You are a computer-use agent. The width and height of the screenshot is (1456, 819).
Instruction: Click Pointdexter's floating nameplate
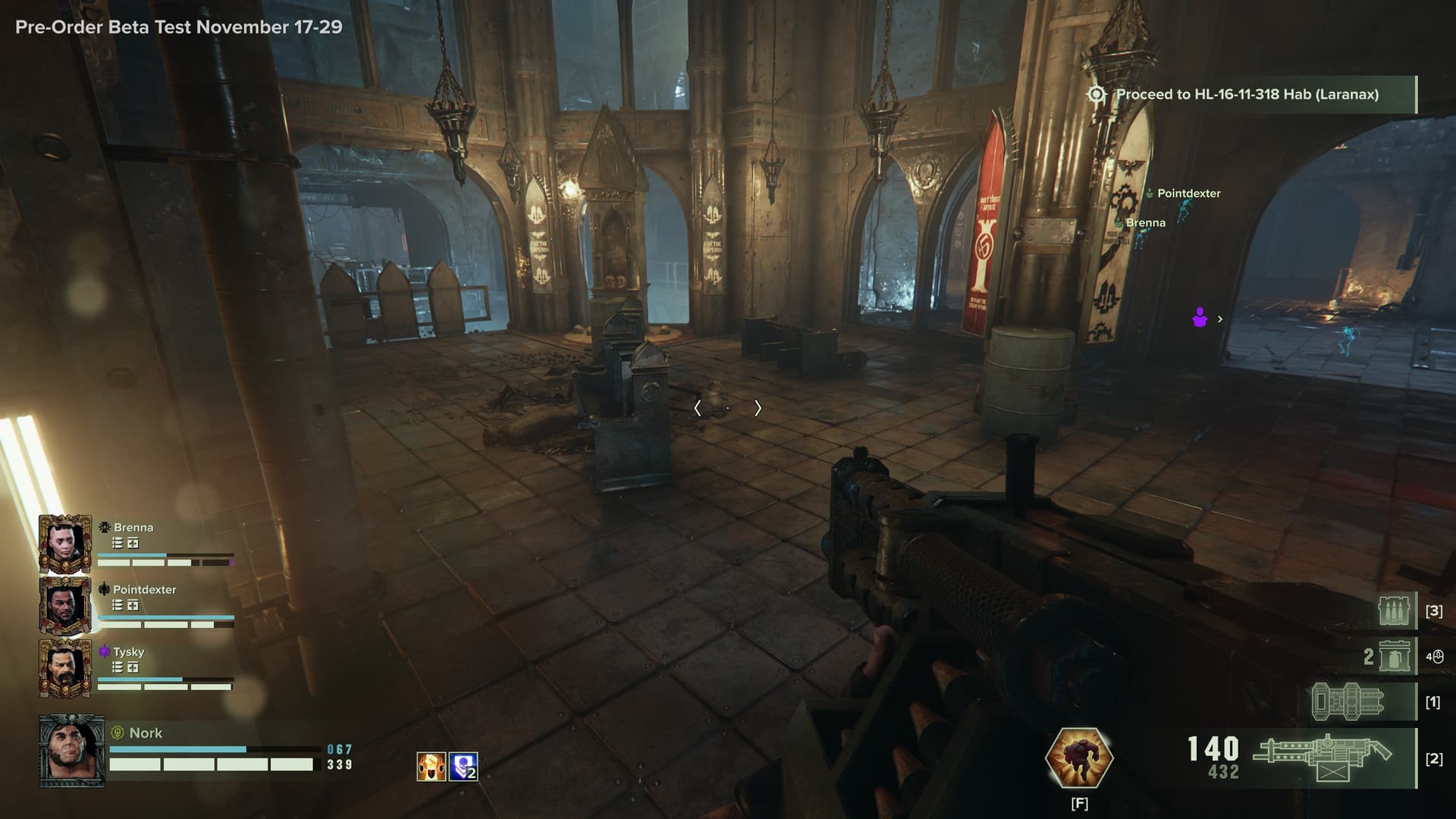point(1188,193)
